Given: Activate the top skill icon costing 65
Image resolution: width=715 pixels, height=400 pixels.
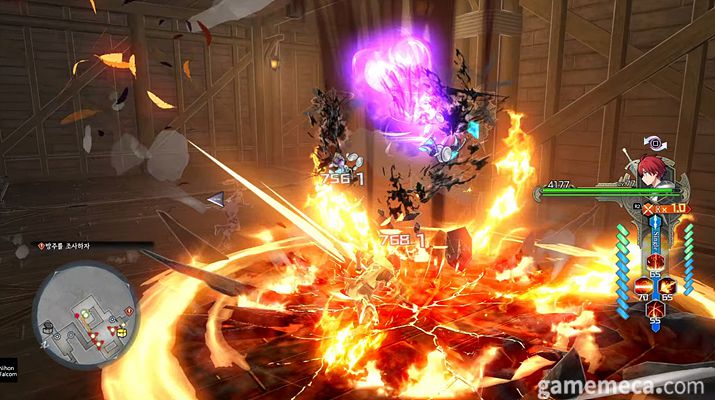Looking at the screenshot, I should pyautogui.click(x=656, y=261).
